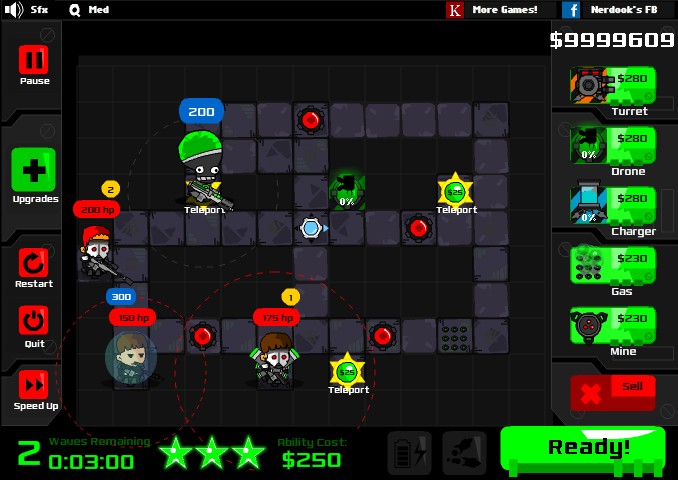
Task: Toggle the Sfx sound setting
Action: pyautogui.click(x=27, y=10)
